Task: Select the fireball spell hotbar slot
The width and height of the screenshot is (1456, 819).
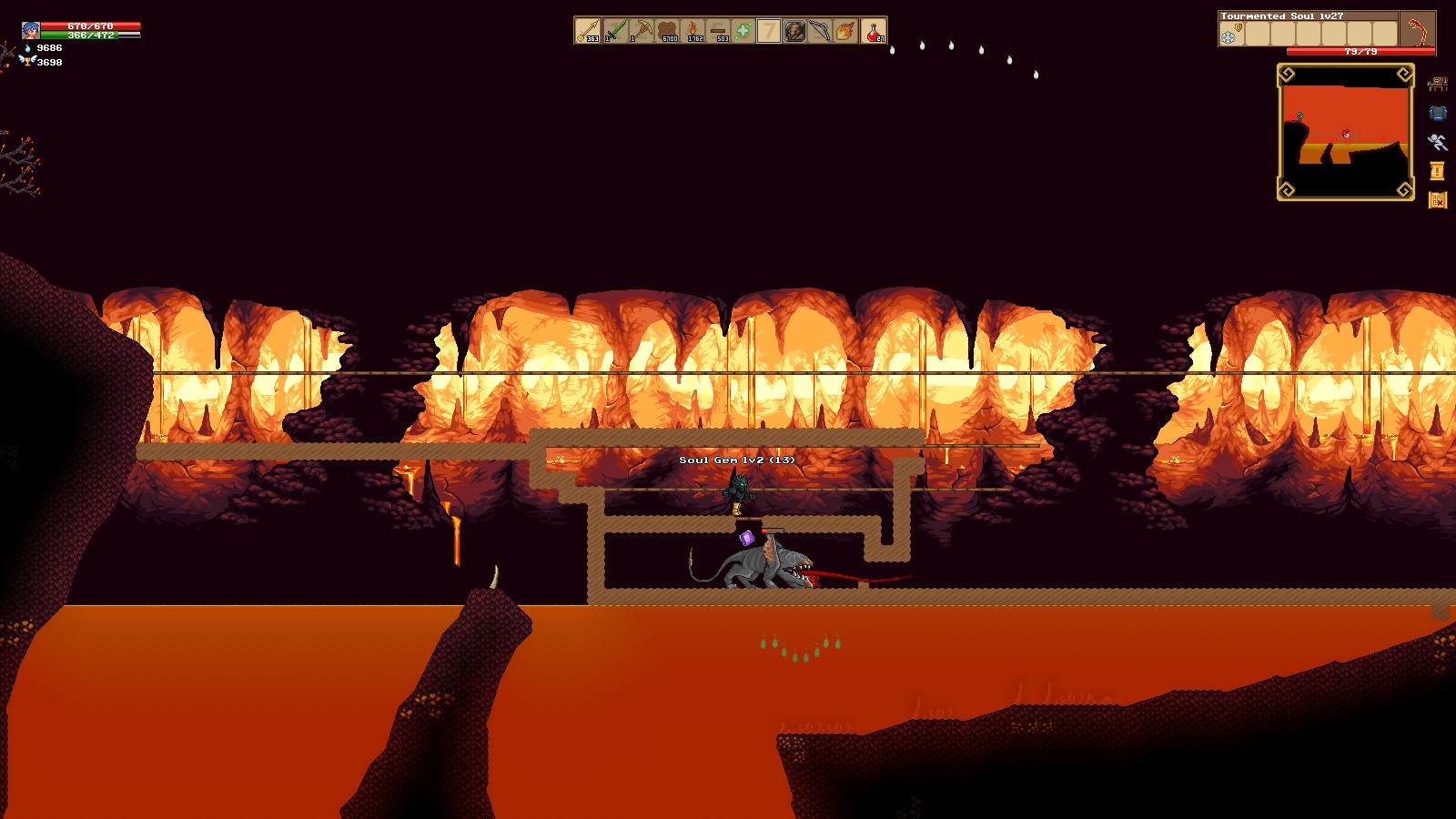Action: click(x=844, y=29)
